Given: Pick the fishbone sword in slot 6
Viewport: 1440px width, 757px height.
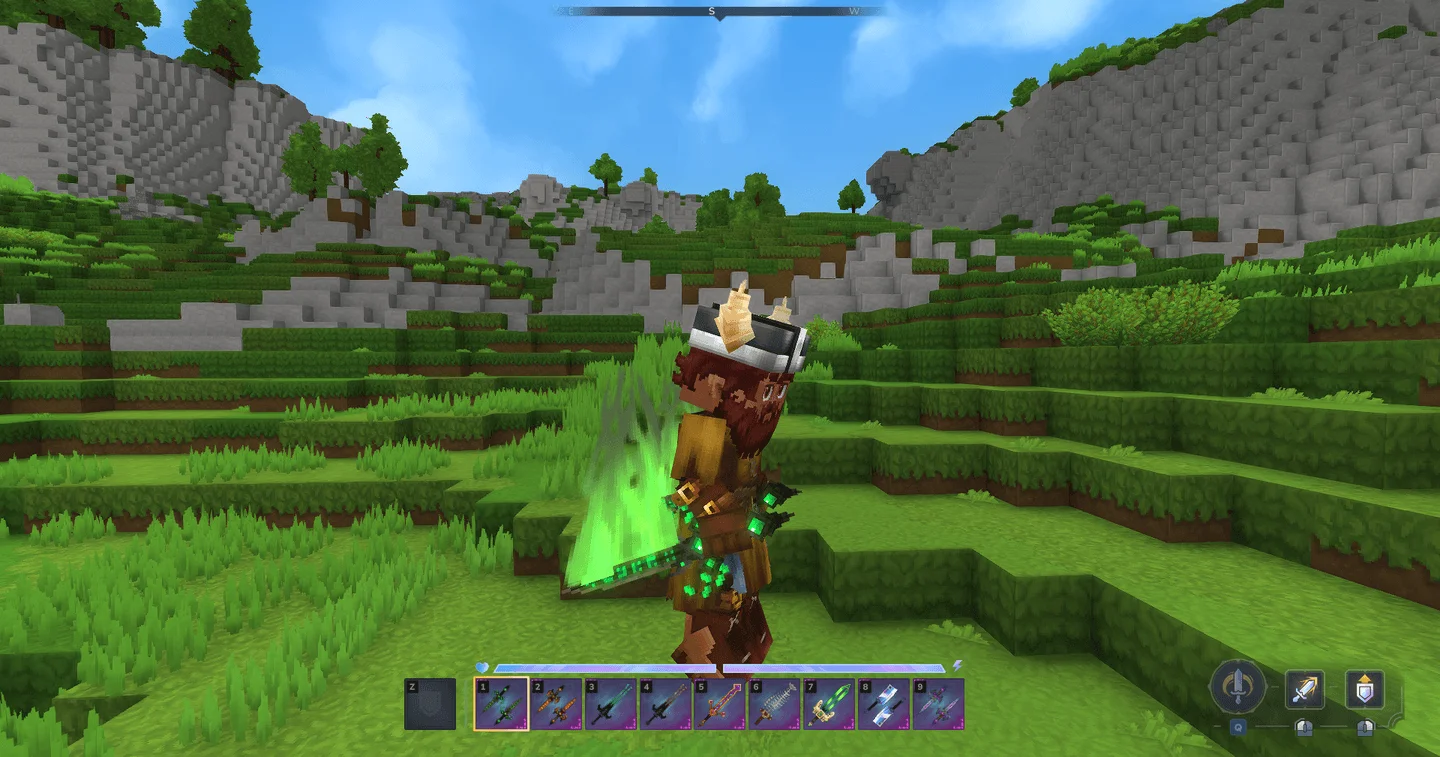Looking at the screenshot, I should tap(774, 704).
